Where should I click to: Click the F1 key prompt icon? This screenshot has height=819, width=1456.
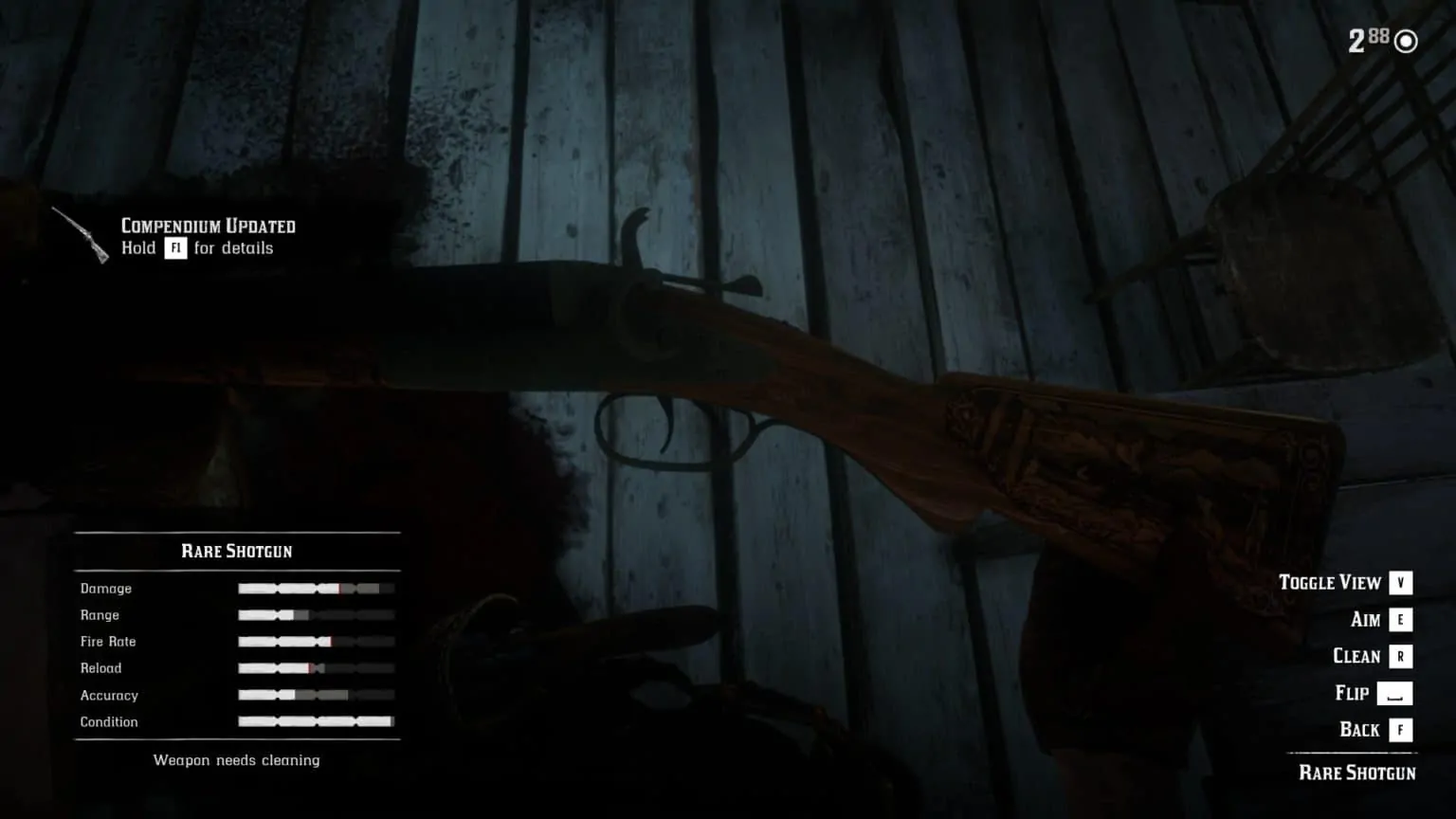[x=175, y=247]
